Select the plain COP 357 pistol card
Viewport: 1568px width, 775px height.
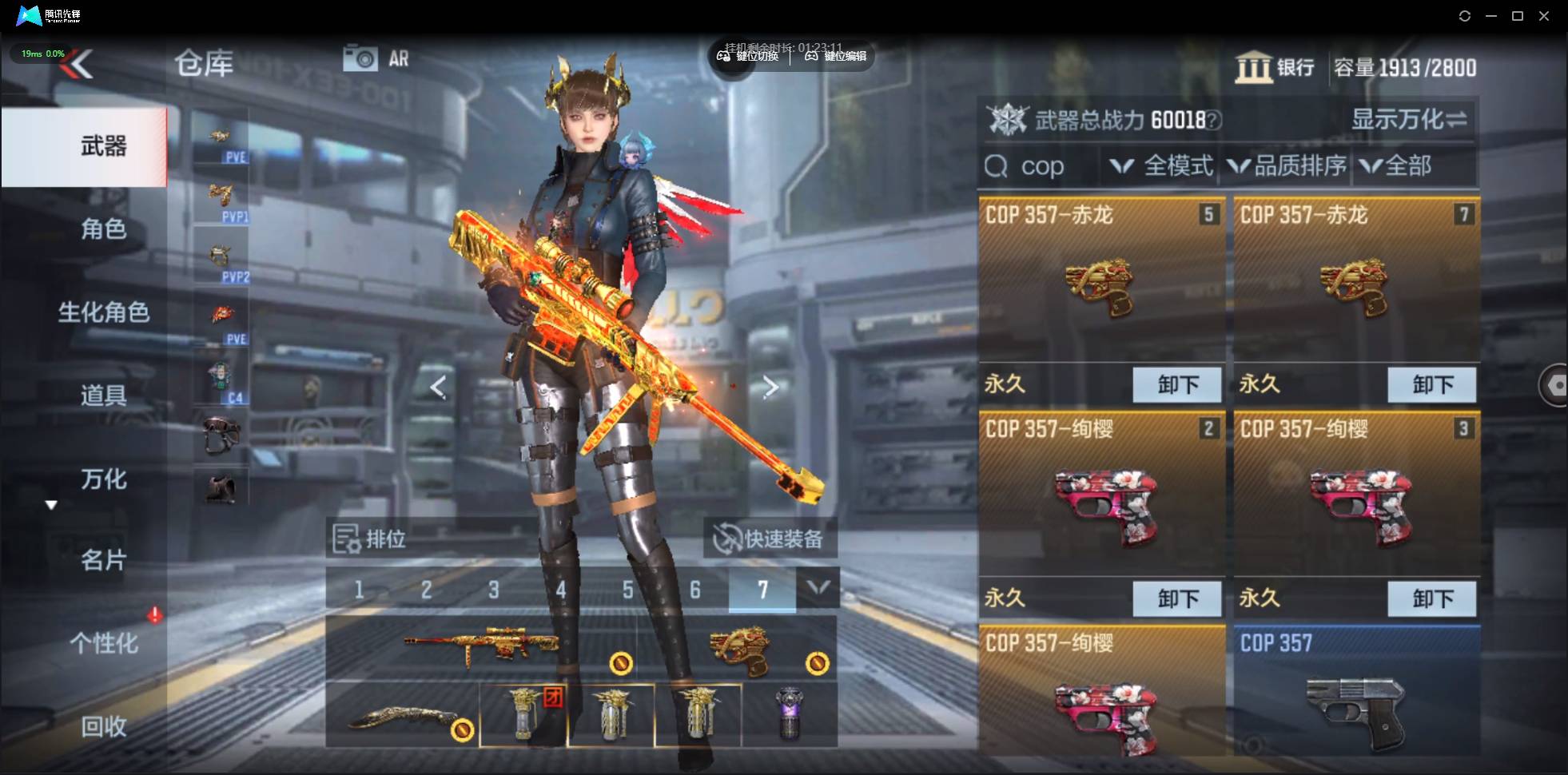[x=1355, y=691]
